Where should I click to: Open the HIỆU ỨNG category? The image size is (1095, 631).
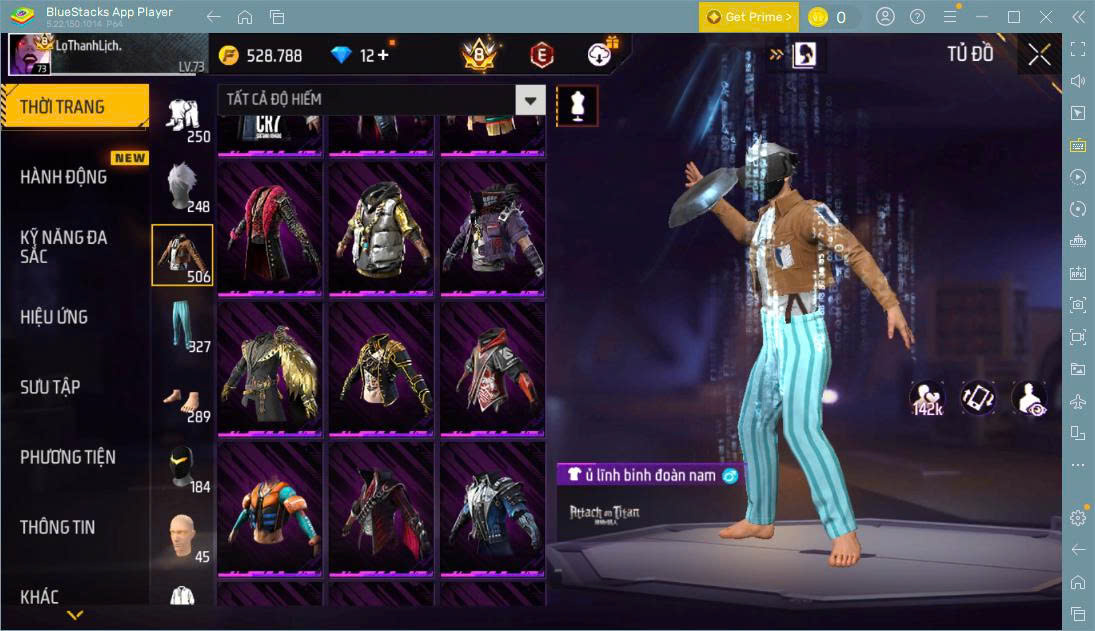pos(54,317)
